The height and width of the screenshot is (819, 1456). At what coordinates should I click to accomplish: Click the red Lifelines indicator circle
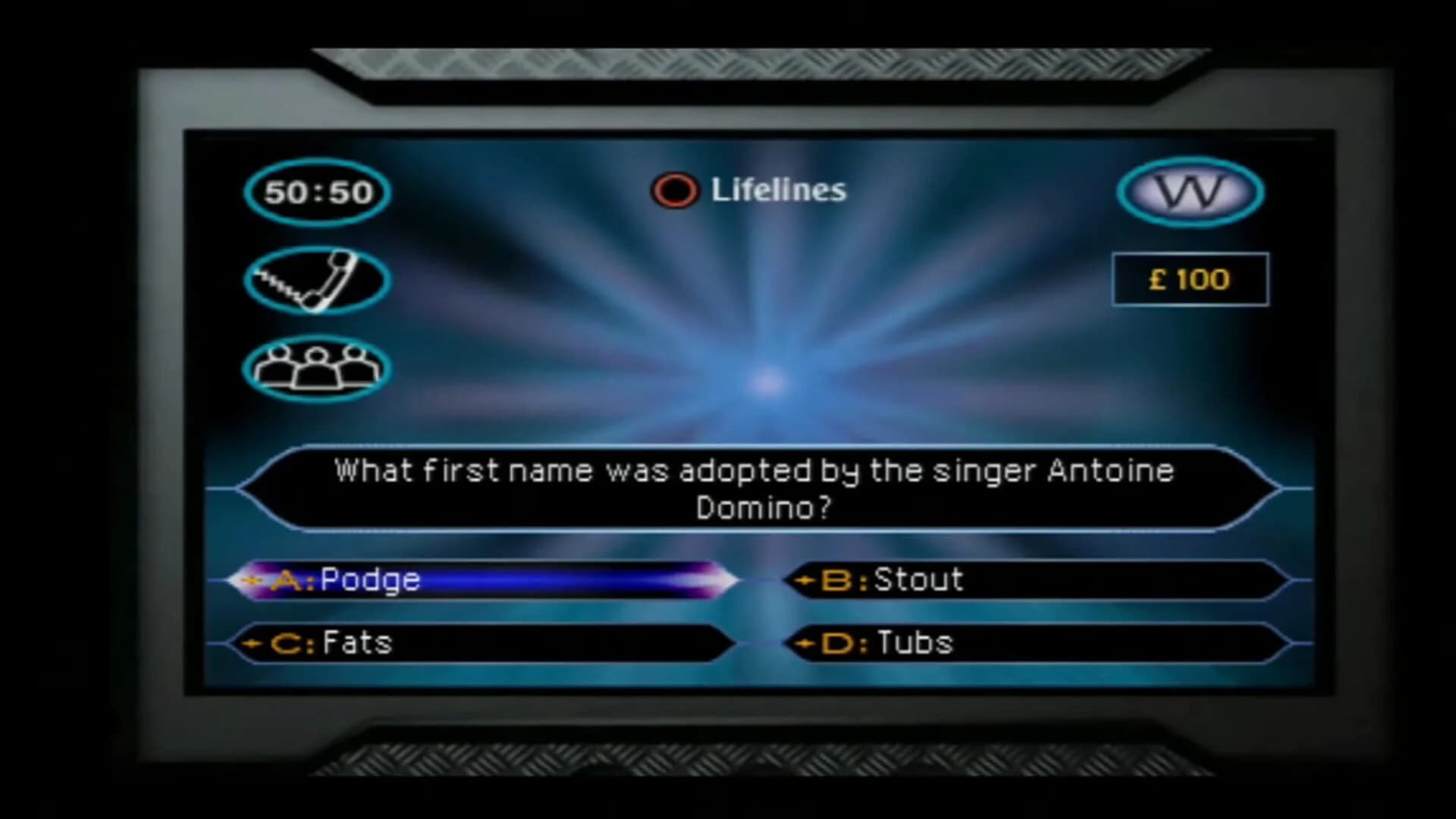673,190
